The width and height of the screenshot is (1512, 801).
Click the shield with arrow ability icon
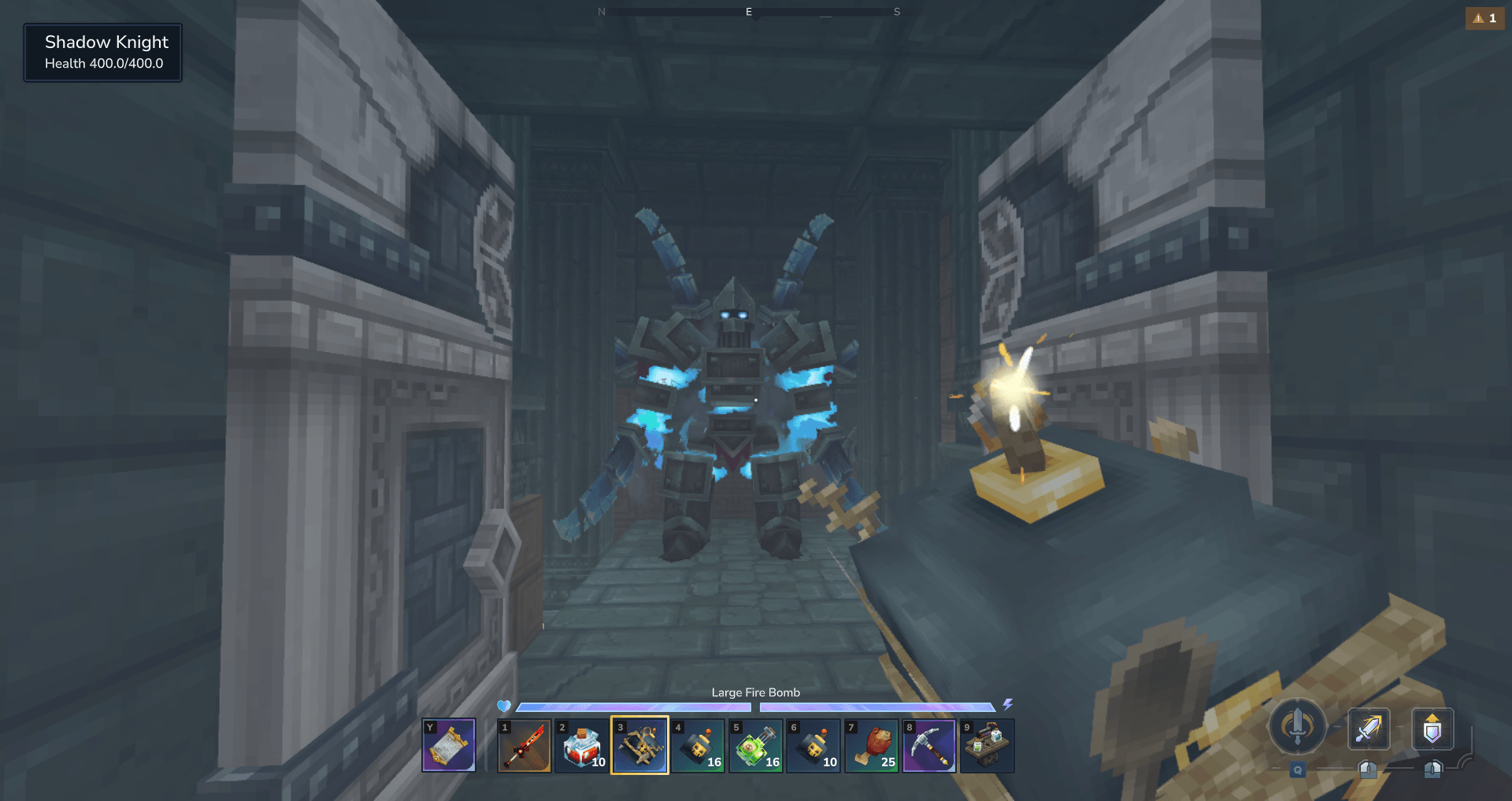[x=1432, y=729]
